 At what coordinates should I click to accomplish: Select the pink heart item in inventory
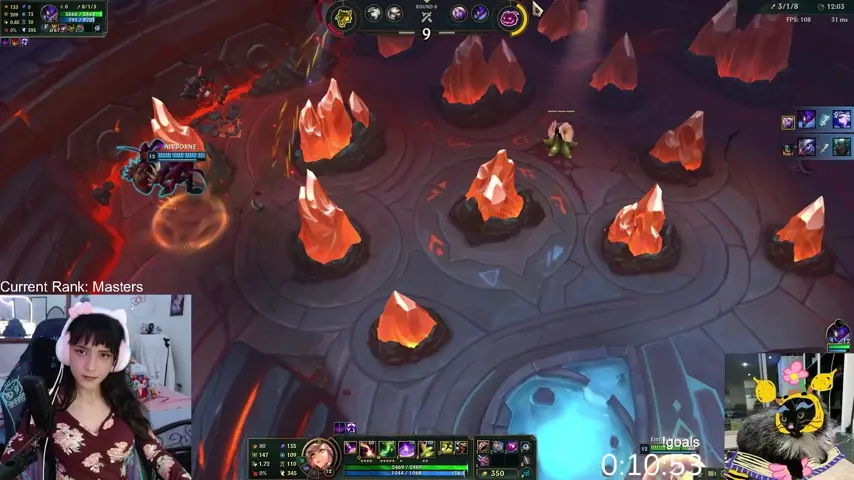point(511,447)
